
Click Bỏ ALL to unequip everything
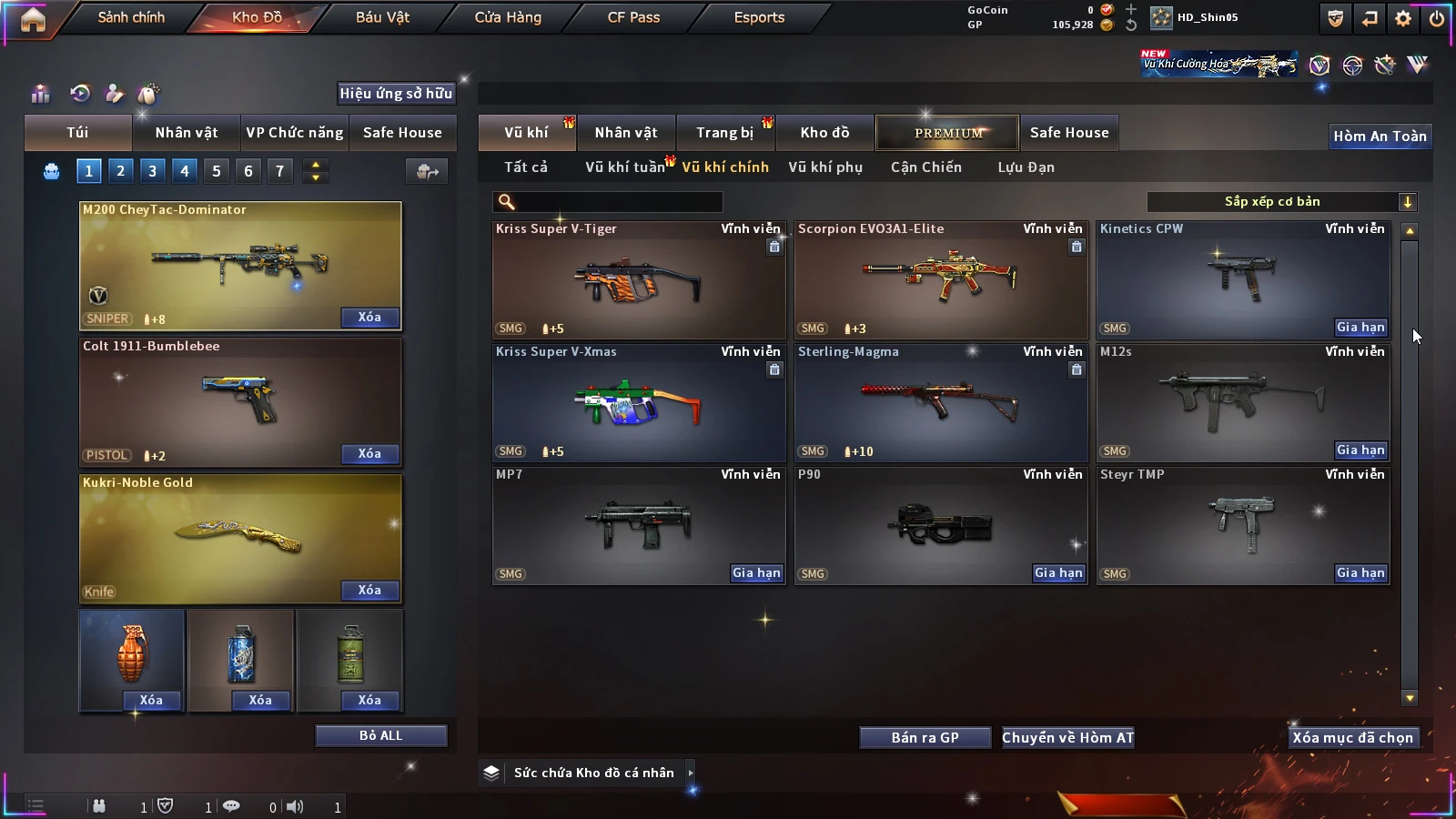pos(380,735)
